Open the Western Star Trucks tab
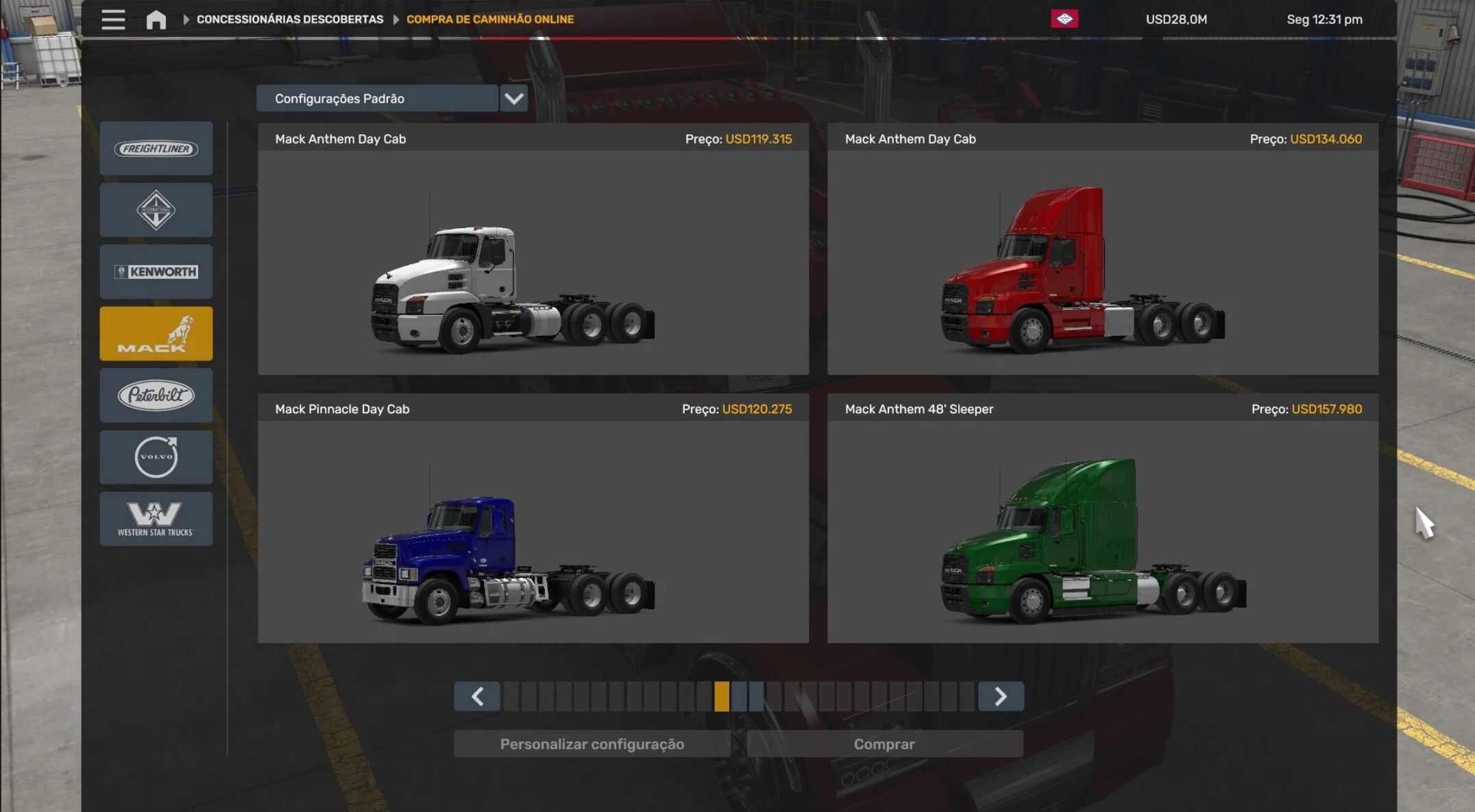 click(156, 519)
